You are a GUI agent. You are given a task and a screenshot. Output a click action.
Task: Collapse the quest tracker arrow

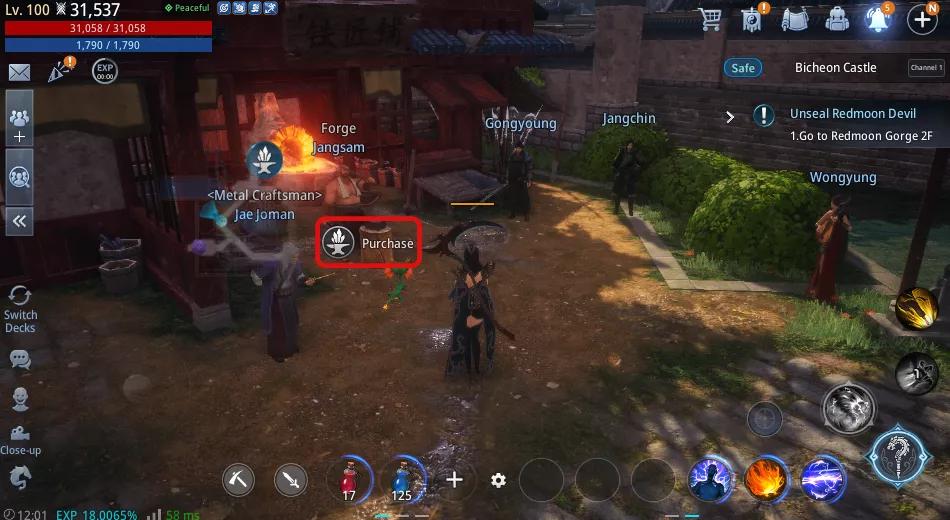click(730, 117)
